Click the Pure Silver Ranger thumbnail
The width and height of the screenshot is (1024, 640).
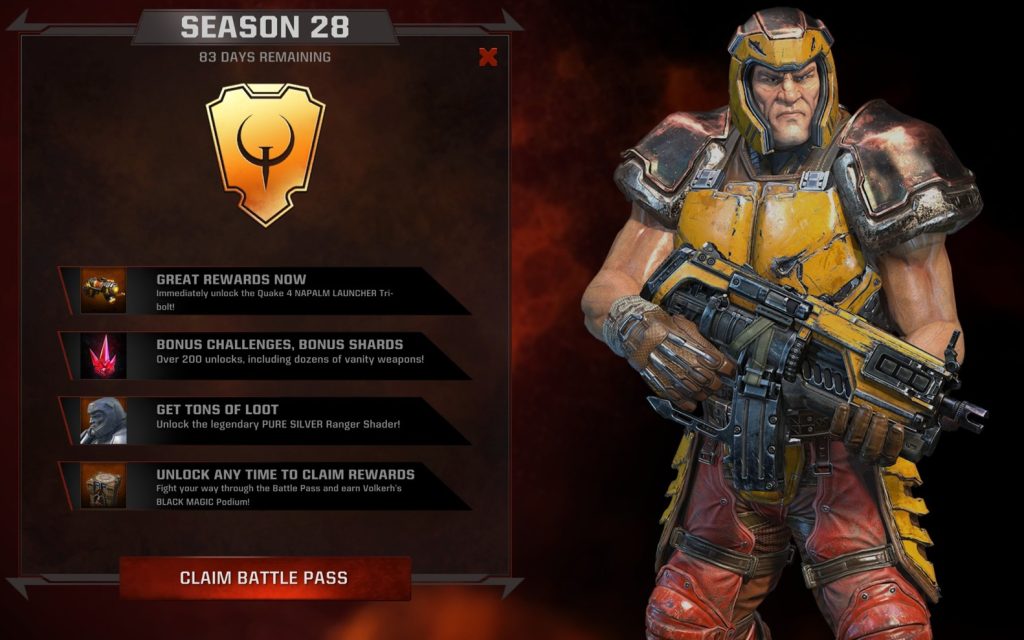104,420
